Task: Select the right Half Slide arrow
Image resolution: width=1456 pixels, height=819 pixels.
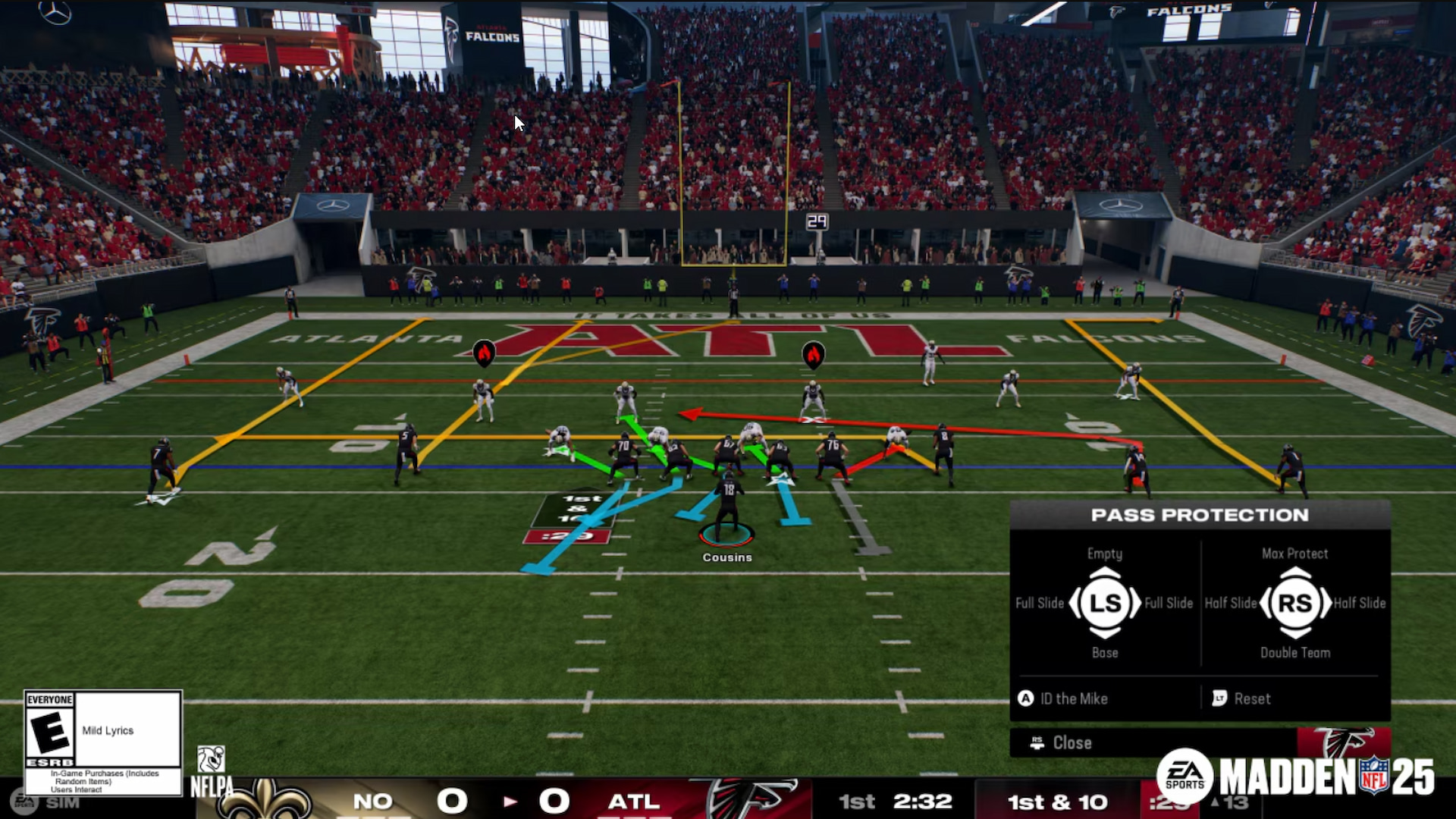Action: 1361,603
